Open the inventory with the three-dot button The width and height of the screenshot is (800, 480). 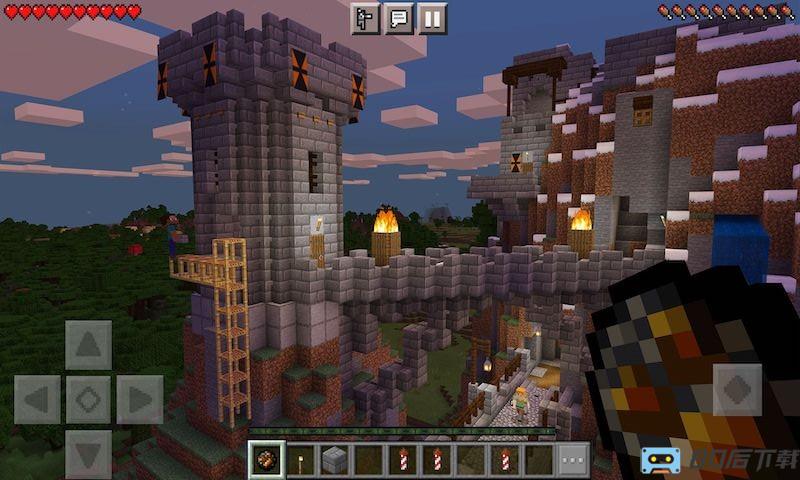point(573,460)
